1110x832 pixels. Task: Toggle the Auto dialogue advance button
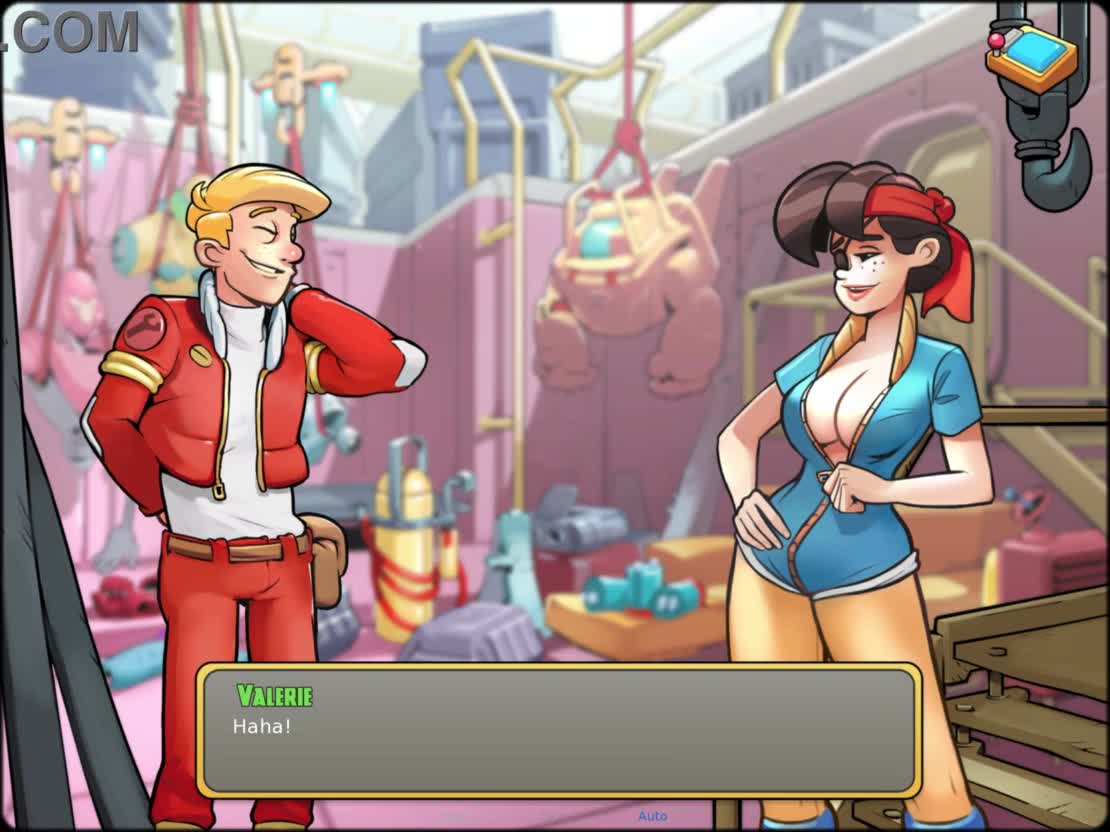pos(652,816)
